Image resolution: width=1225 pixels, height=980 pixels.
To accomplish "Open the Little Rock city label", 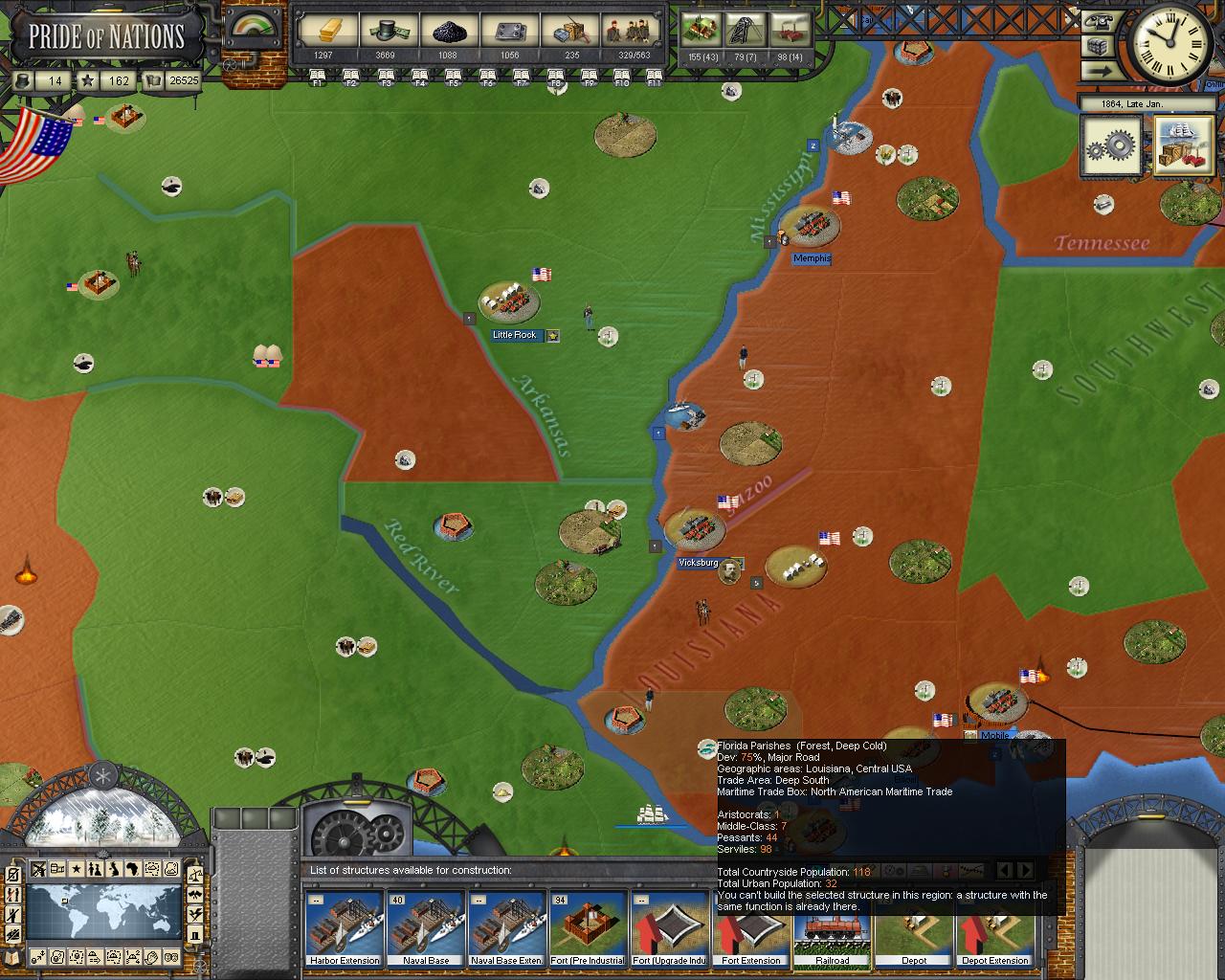I will coord(515,335).
